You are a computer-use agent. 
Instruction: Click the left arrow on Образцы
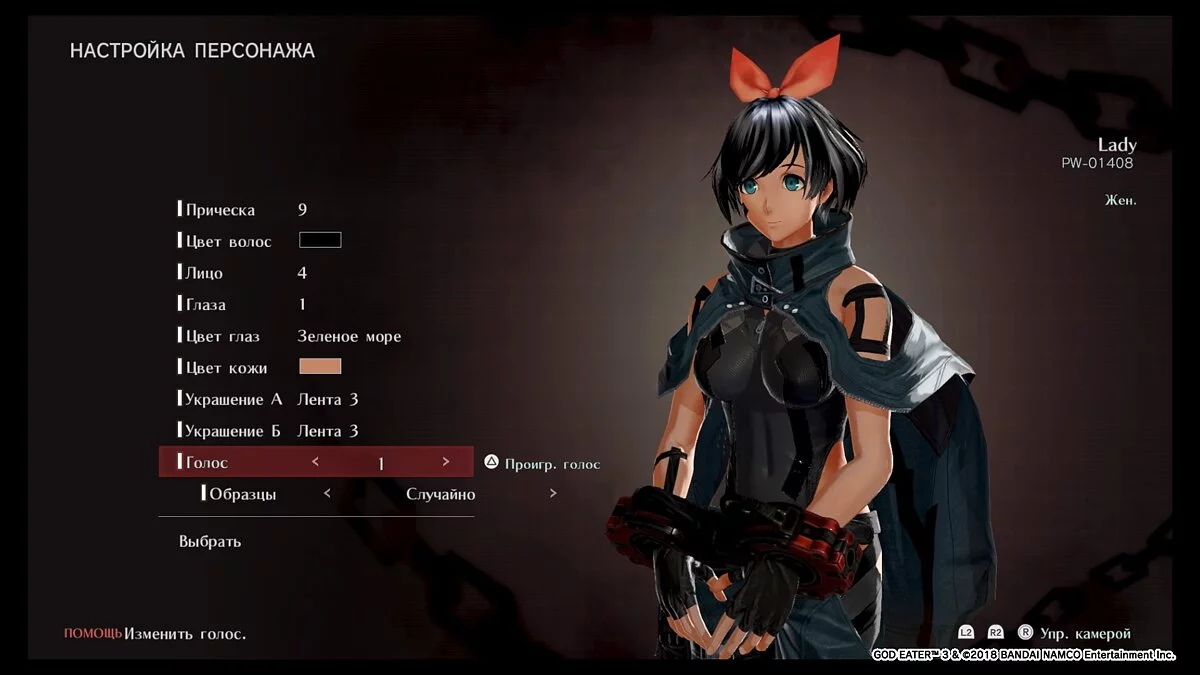[327, 494]
